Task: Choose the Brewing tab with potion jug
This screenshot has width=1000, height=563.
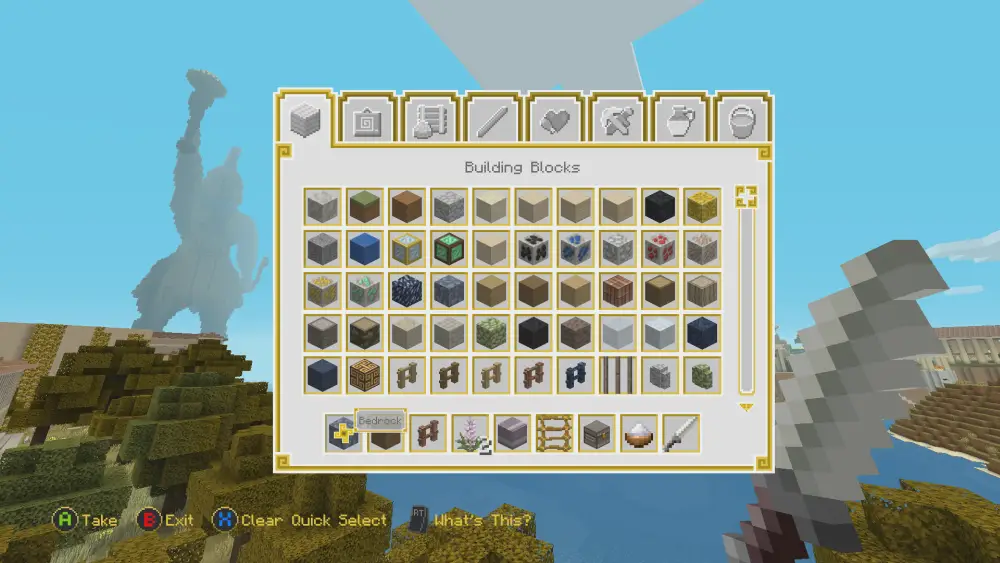Action: [x=679, y=121]
